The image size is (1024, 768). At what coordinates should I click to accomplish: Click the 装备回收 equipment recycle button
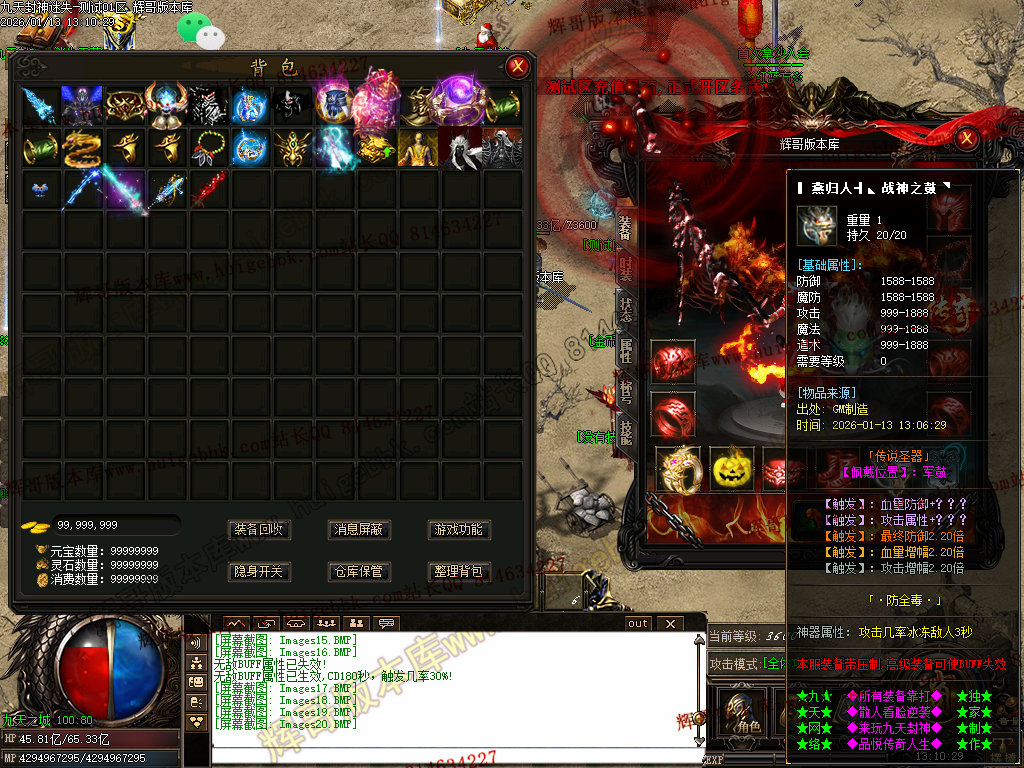point(259,529)
